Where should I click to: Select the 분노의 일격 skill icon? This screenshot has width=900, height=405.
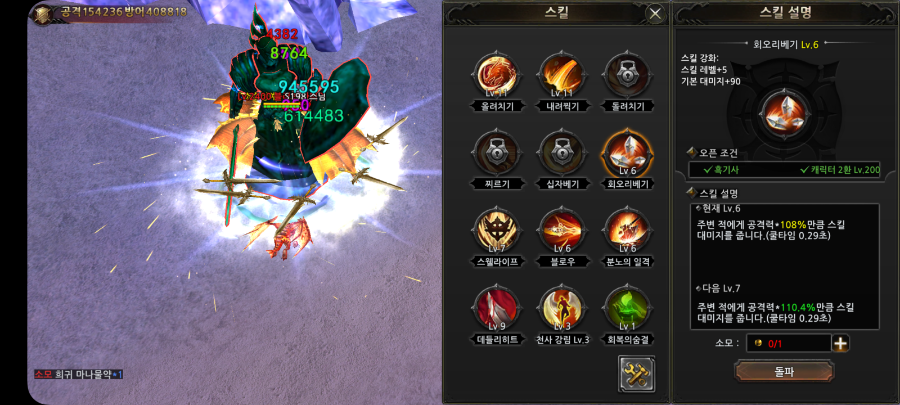[x=623, y=230]
